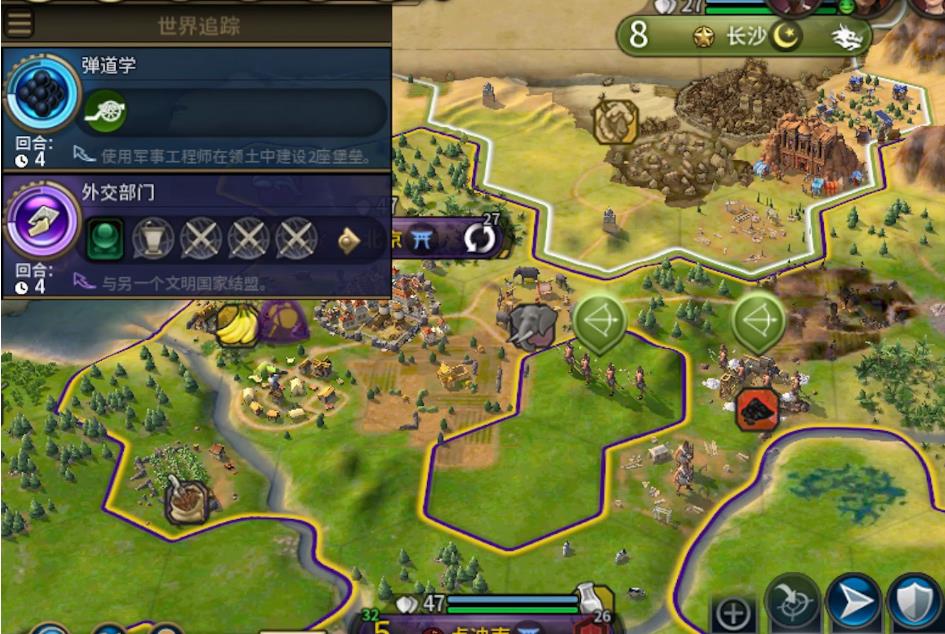Screen dimensions: 945x634
Task: Select the green pawn civic unlock icon
Action: [x=104, y=238]
